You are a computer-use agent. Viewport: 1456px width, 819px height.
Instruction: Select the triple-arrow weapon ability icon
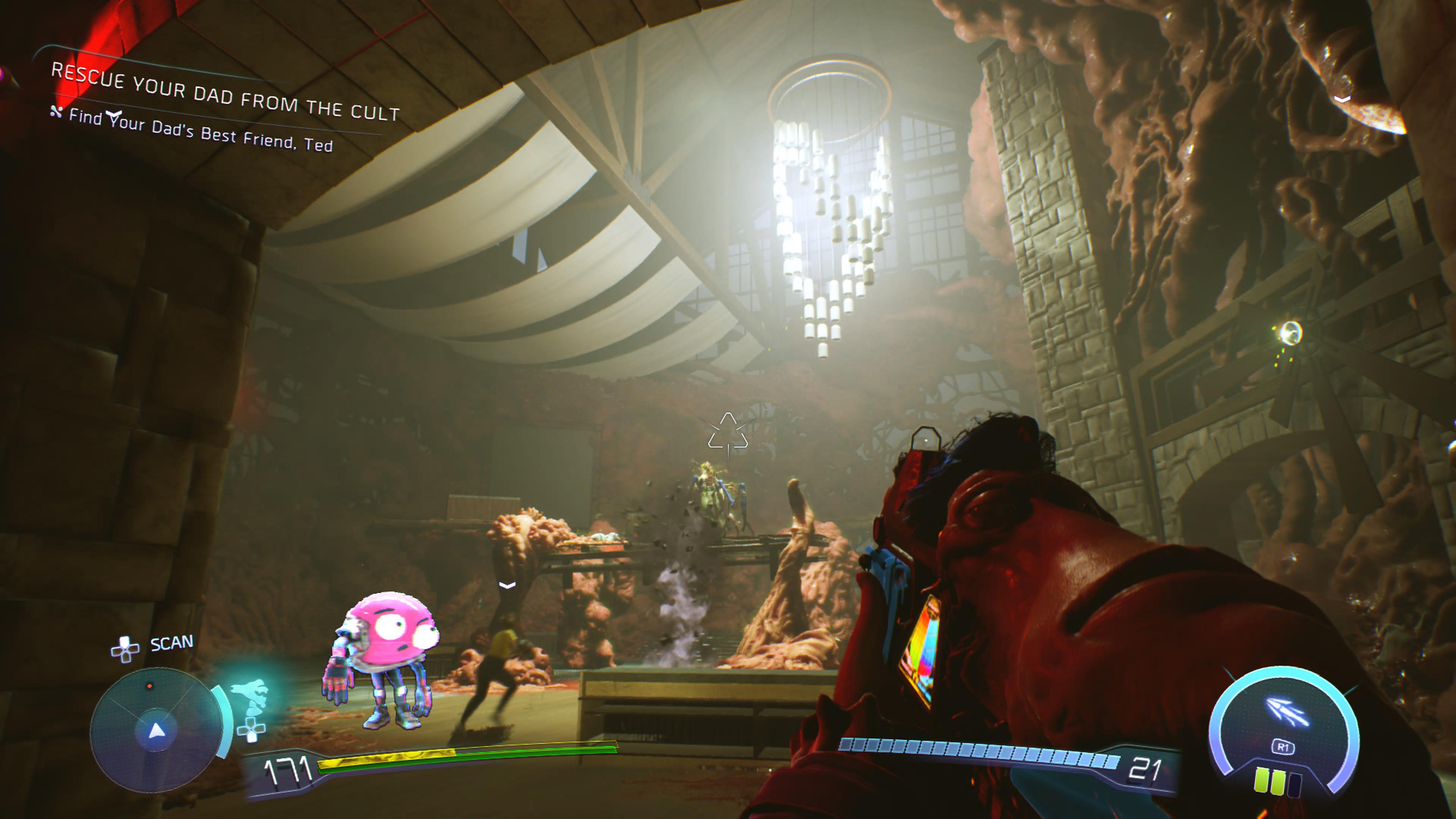coord(1285,712)
